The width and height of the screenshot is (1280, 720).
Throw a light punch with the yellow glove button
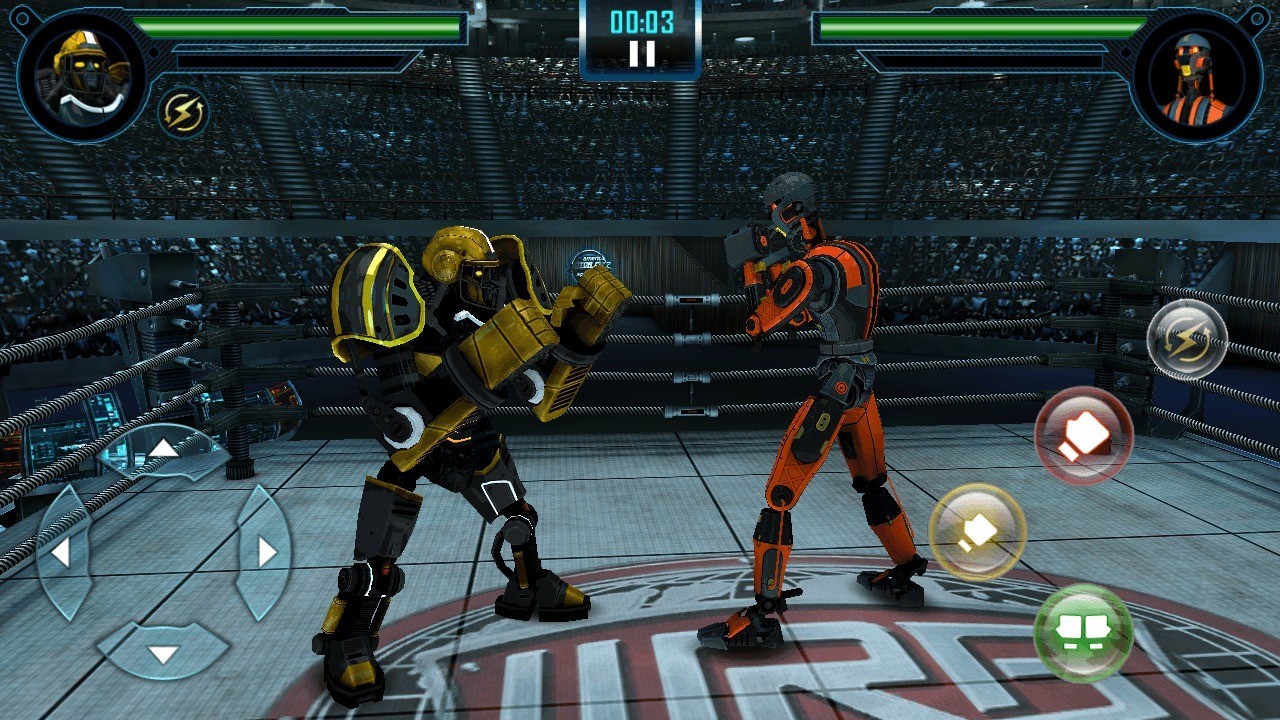tap(977, 532)
